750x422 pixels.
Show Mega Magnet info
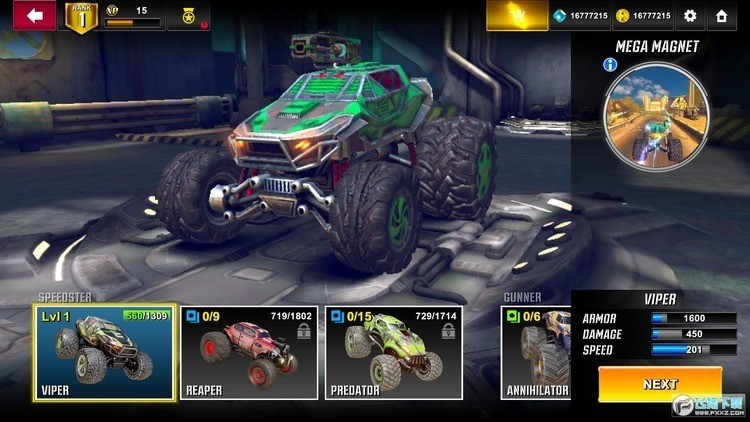[610, 65]
